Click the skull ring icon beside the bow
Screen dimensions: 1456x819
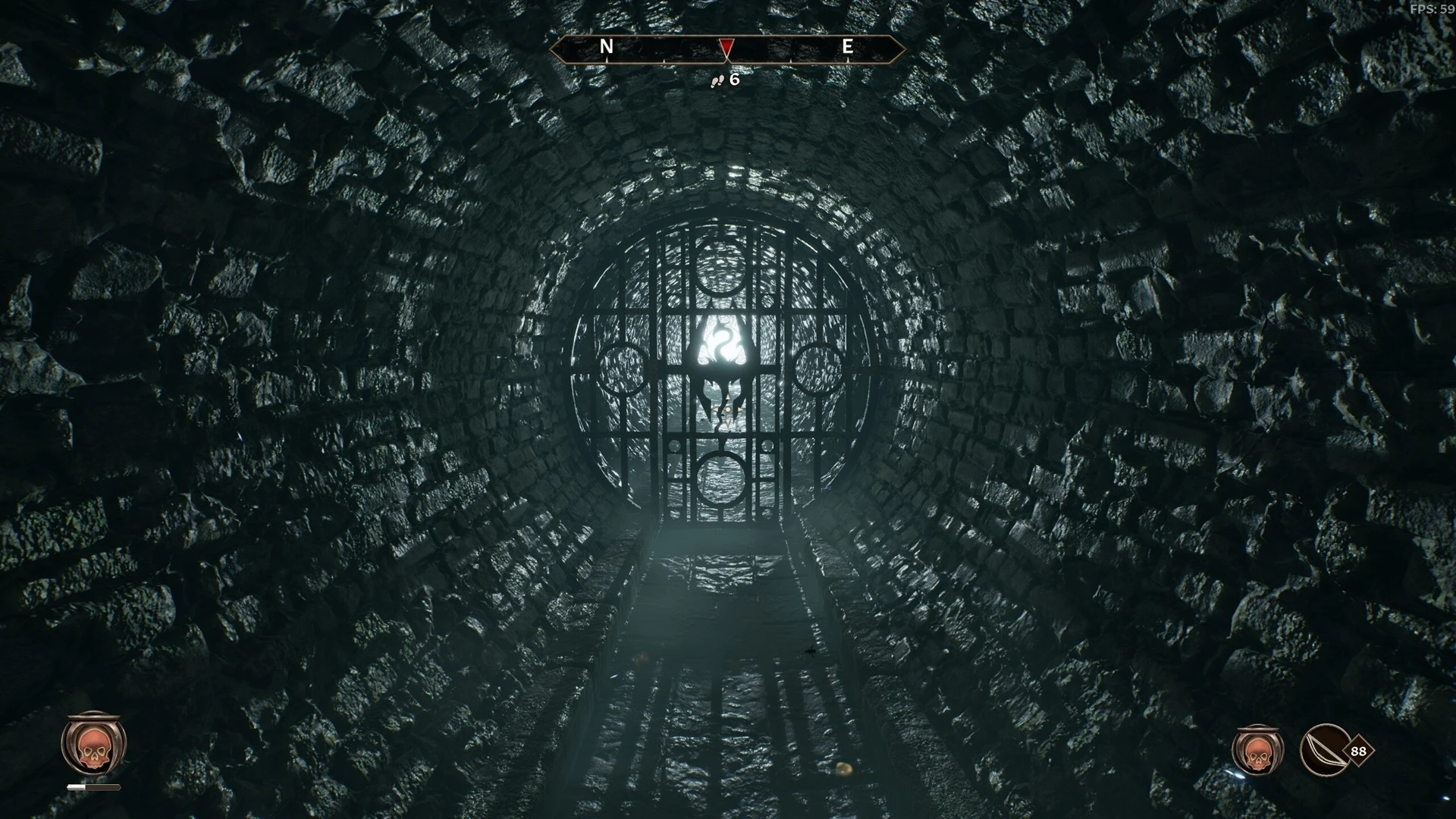point(1257,751)
